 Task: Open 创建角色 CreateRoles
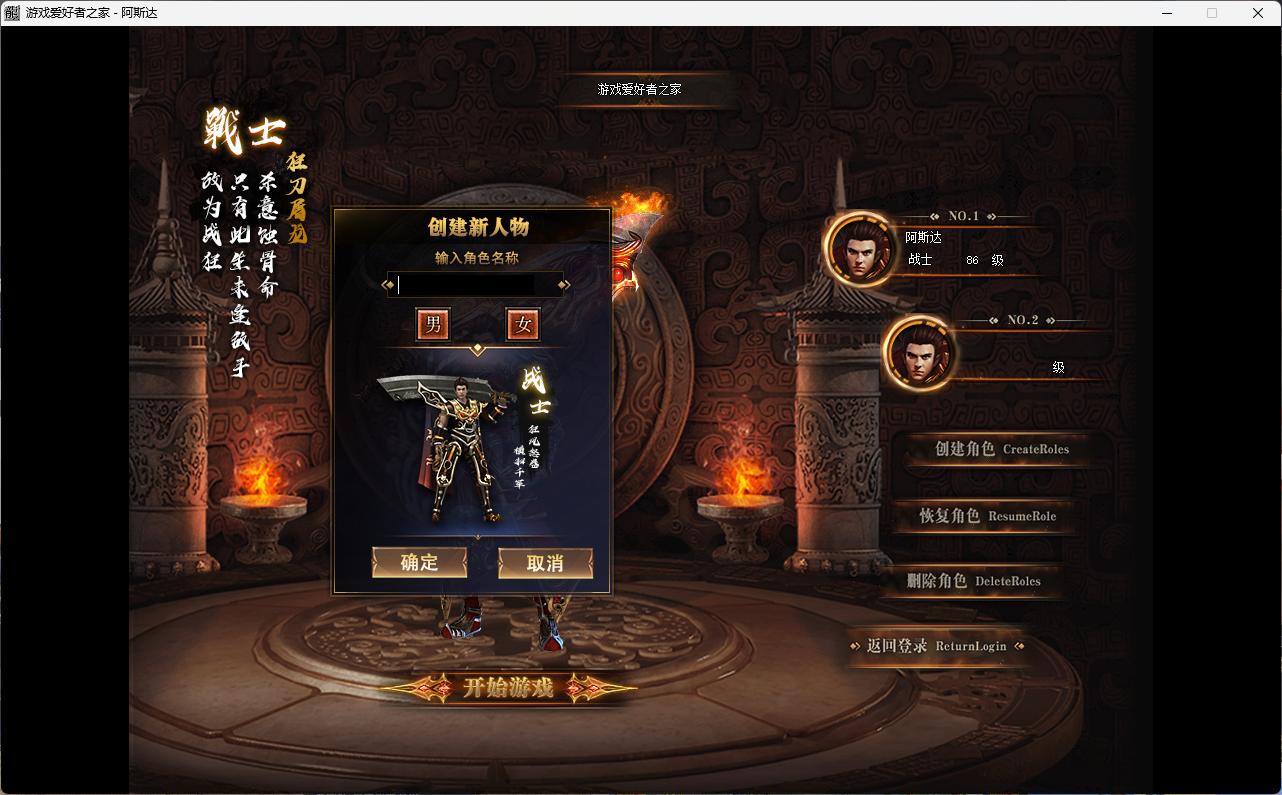click(x=1001, y=449)
